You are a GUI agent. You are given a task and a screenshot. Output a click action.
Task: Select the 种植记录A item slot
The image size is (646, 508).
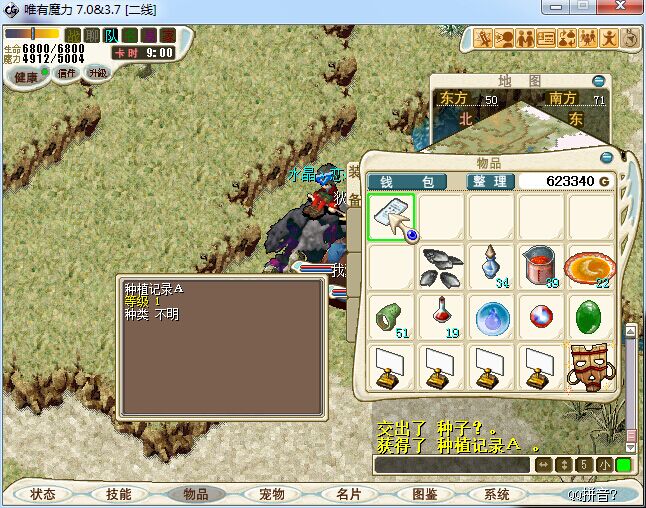(x=391, y=217)
